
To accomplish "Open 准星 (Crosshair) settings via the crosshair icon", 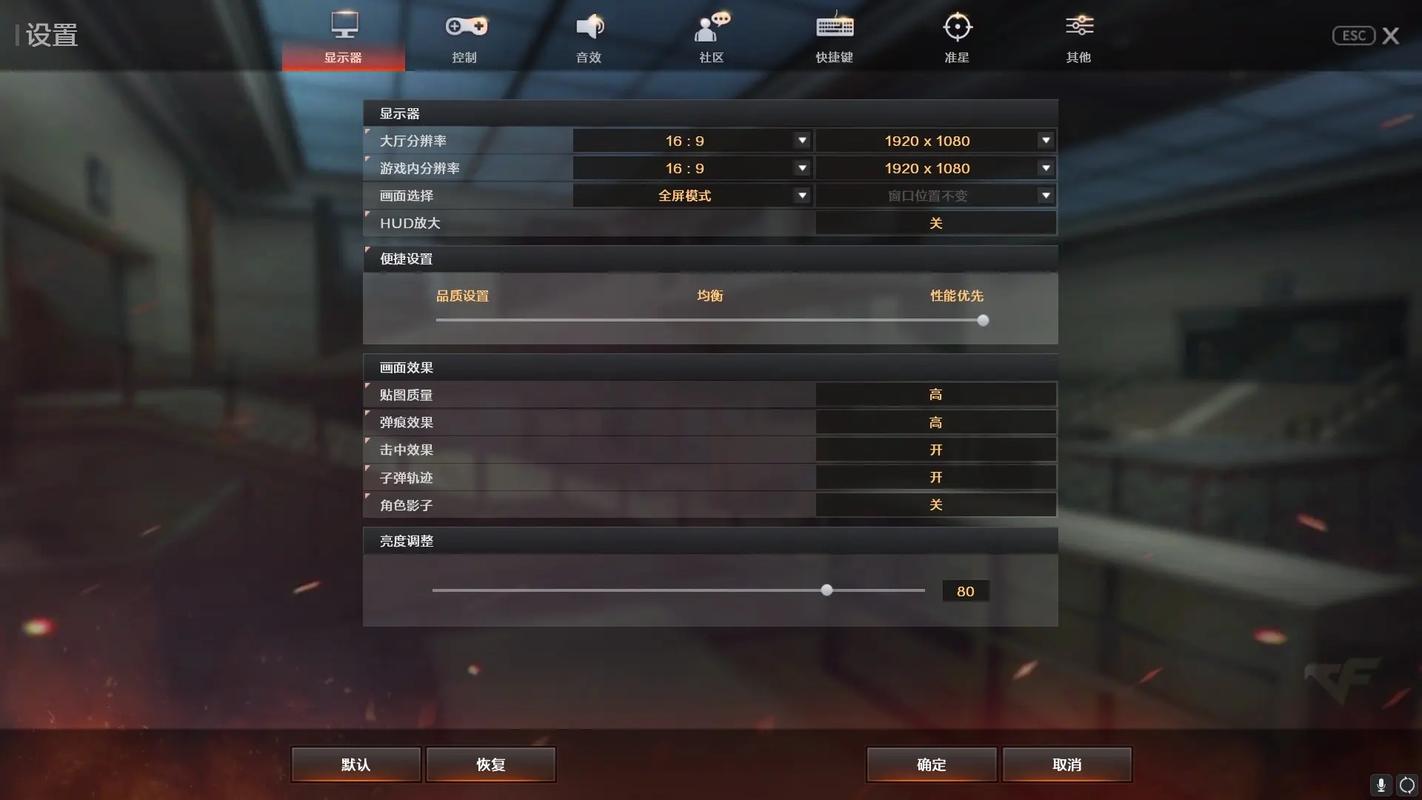I will click(956, 27).
